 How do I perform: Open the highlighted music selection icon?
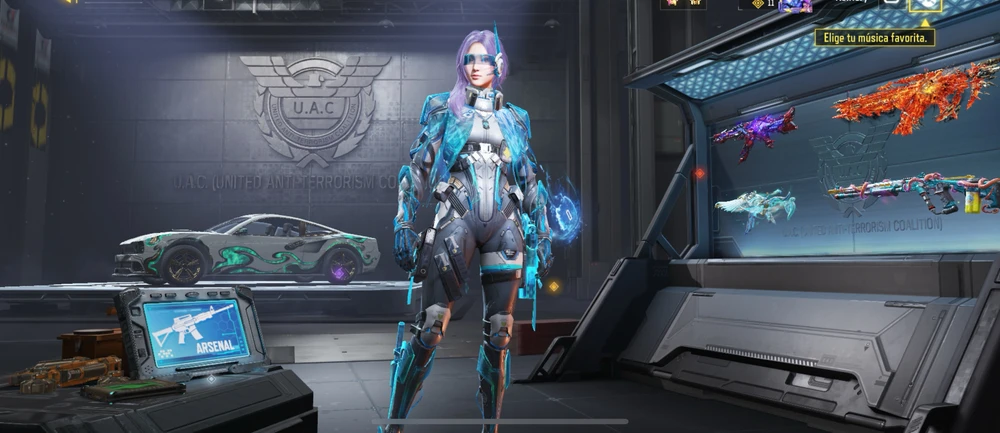[x=924, y=6]
